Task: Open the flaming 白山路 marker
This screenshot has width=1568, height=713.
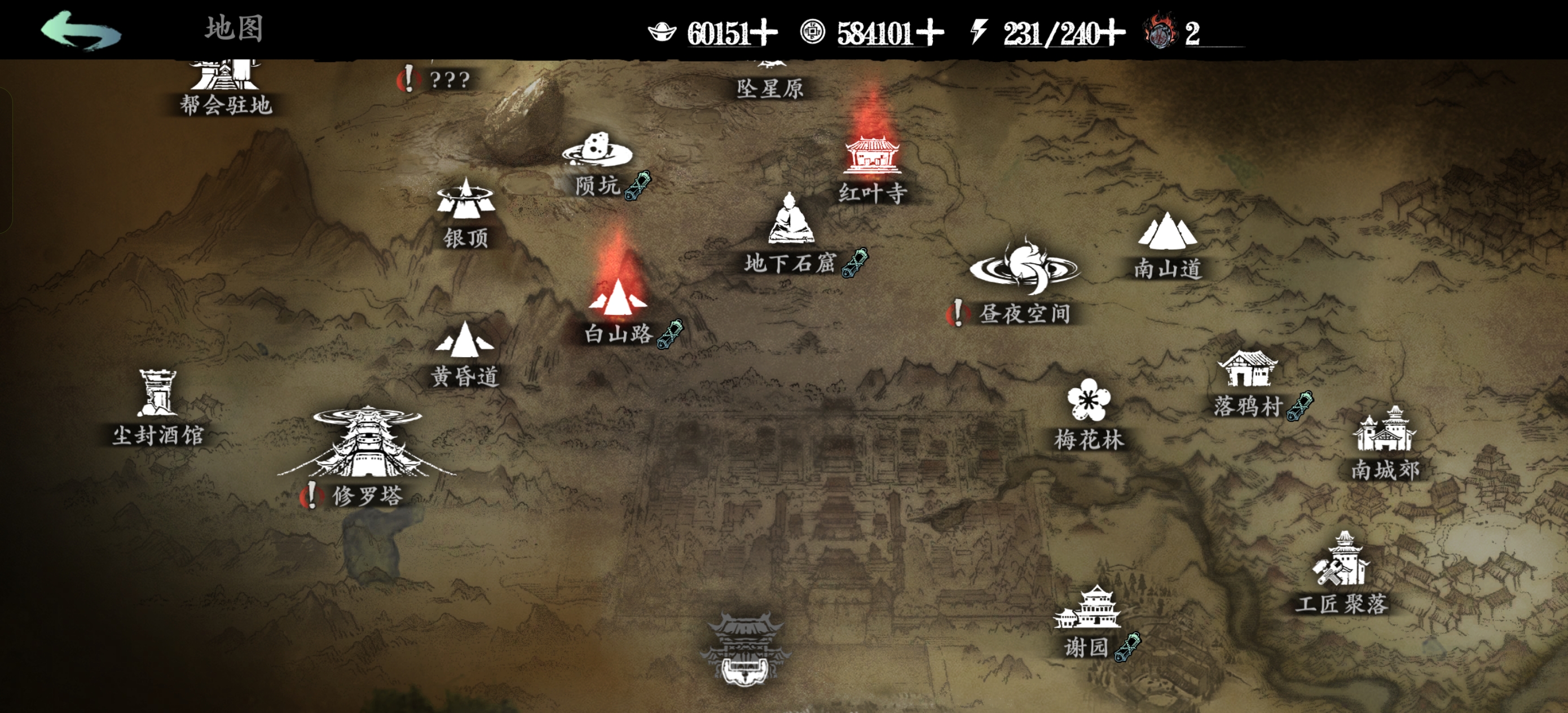Action: (x=618, y=307)
